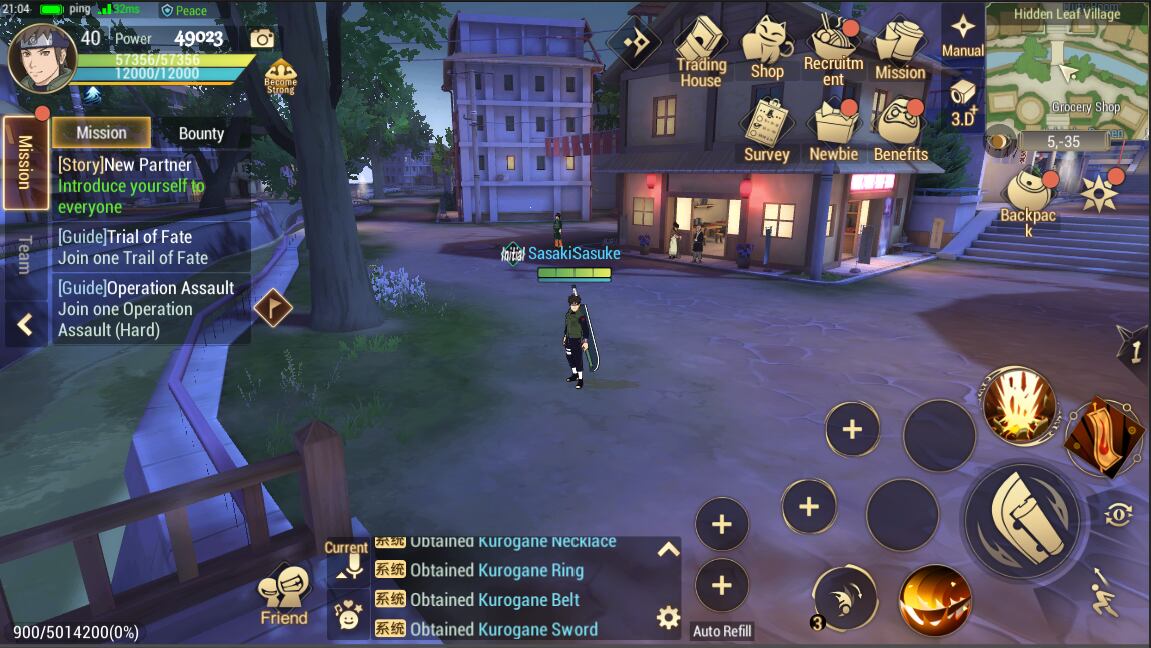Open the Recruitment menu
1151x648 pixels.
coord(833,50)
